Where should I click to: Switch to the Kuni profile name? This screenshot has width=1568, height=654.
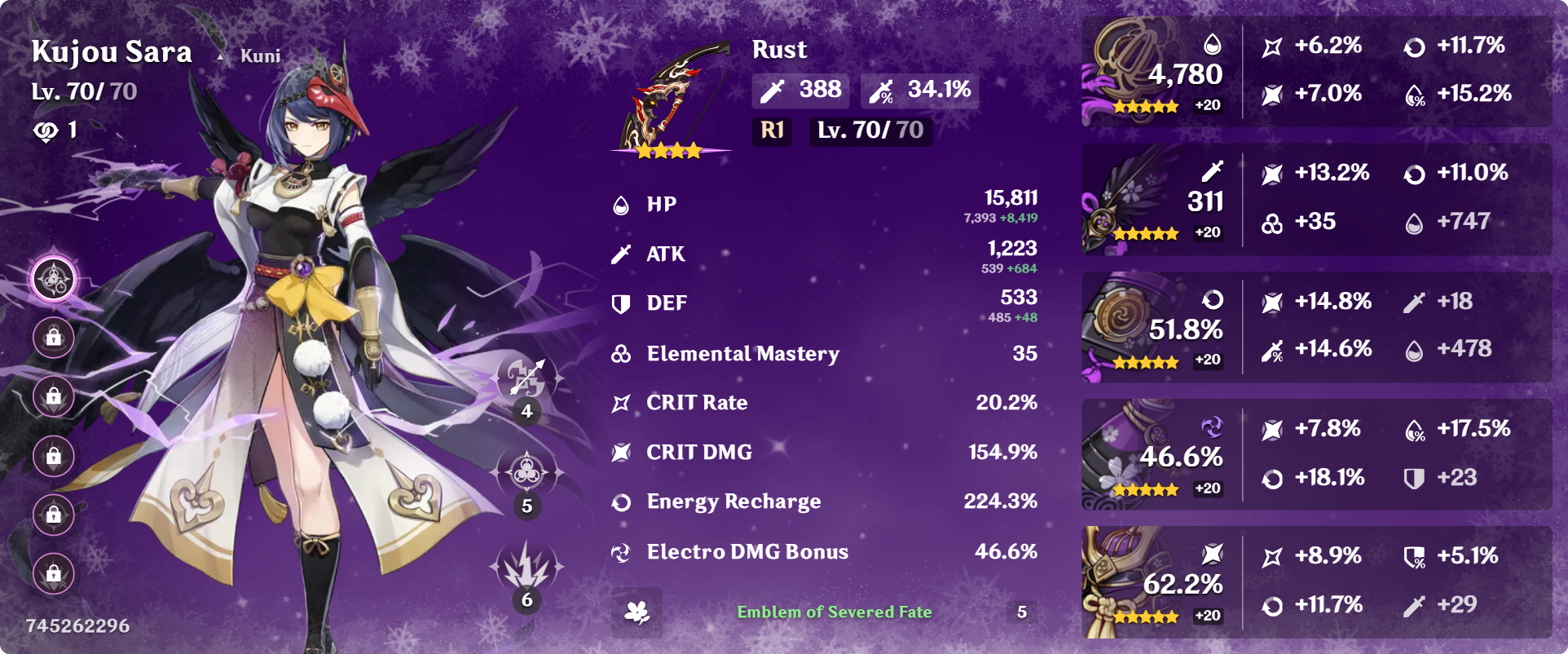pos(259,55)
